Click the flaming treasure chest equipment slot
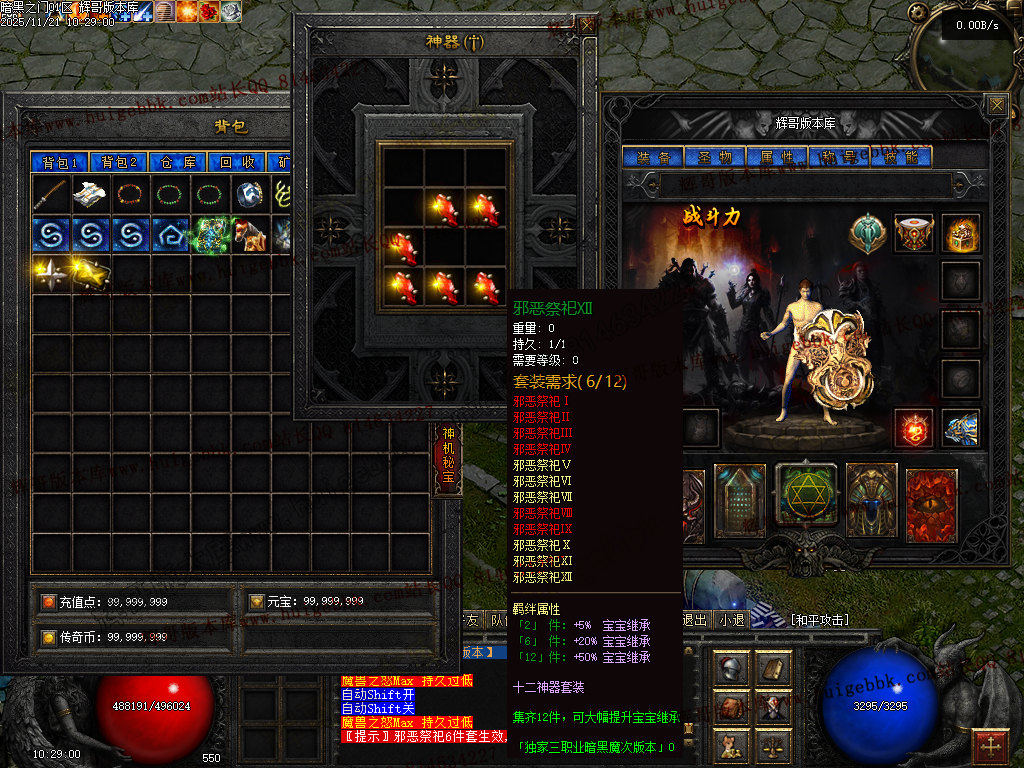This screenshot has width=1024, height=768. coord(960,234)
